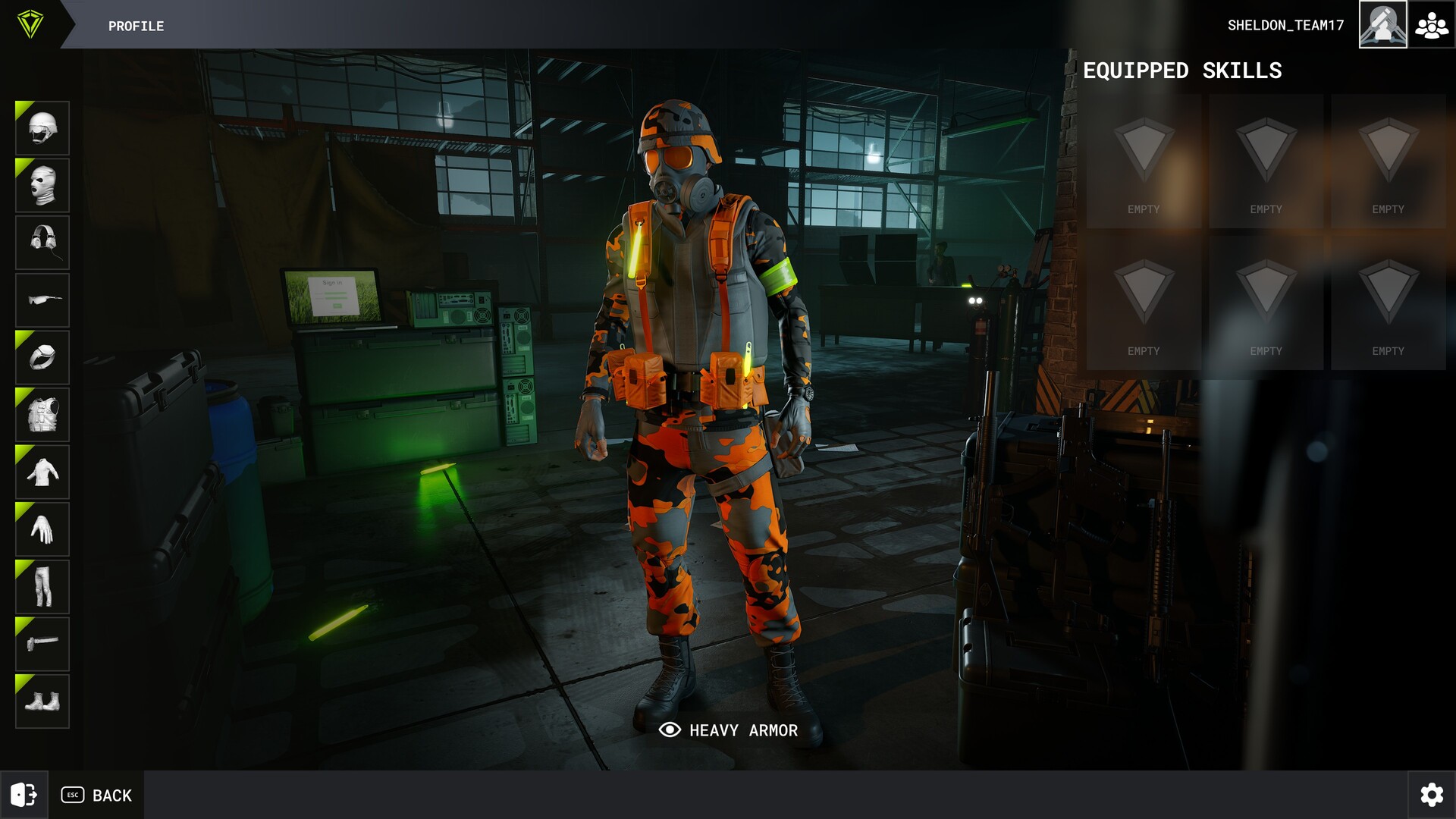Click the green diamond logo icon
This screenshot has height=819, width=1456.
(x=30, y=24)
